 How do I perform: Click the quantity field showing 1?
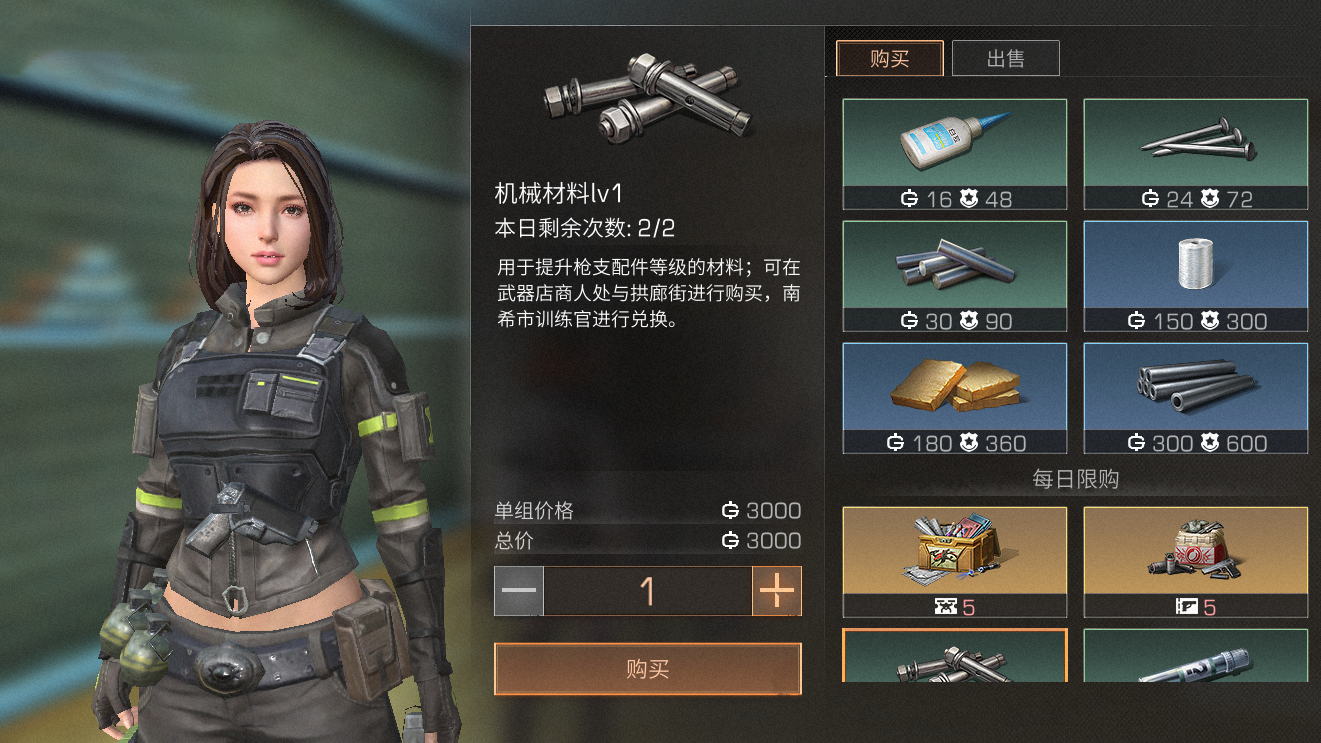(x=647, y=591)
